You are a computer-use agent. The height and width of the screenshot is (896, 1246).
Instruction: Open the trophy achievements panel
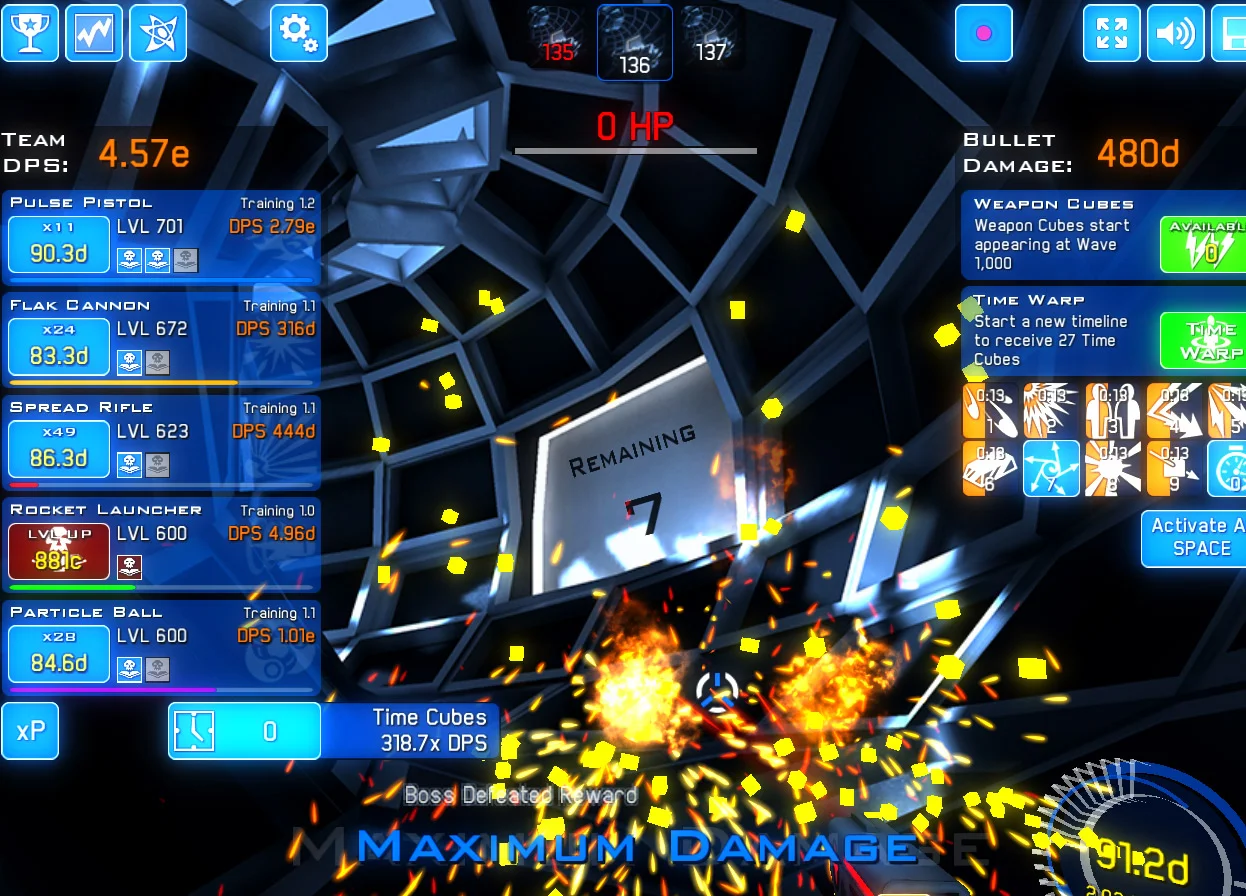point(30,33)
